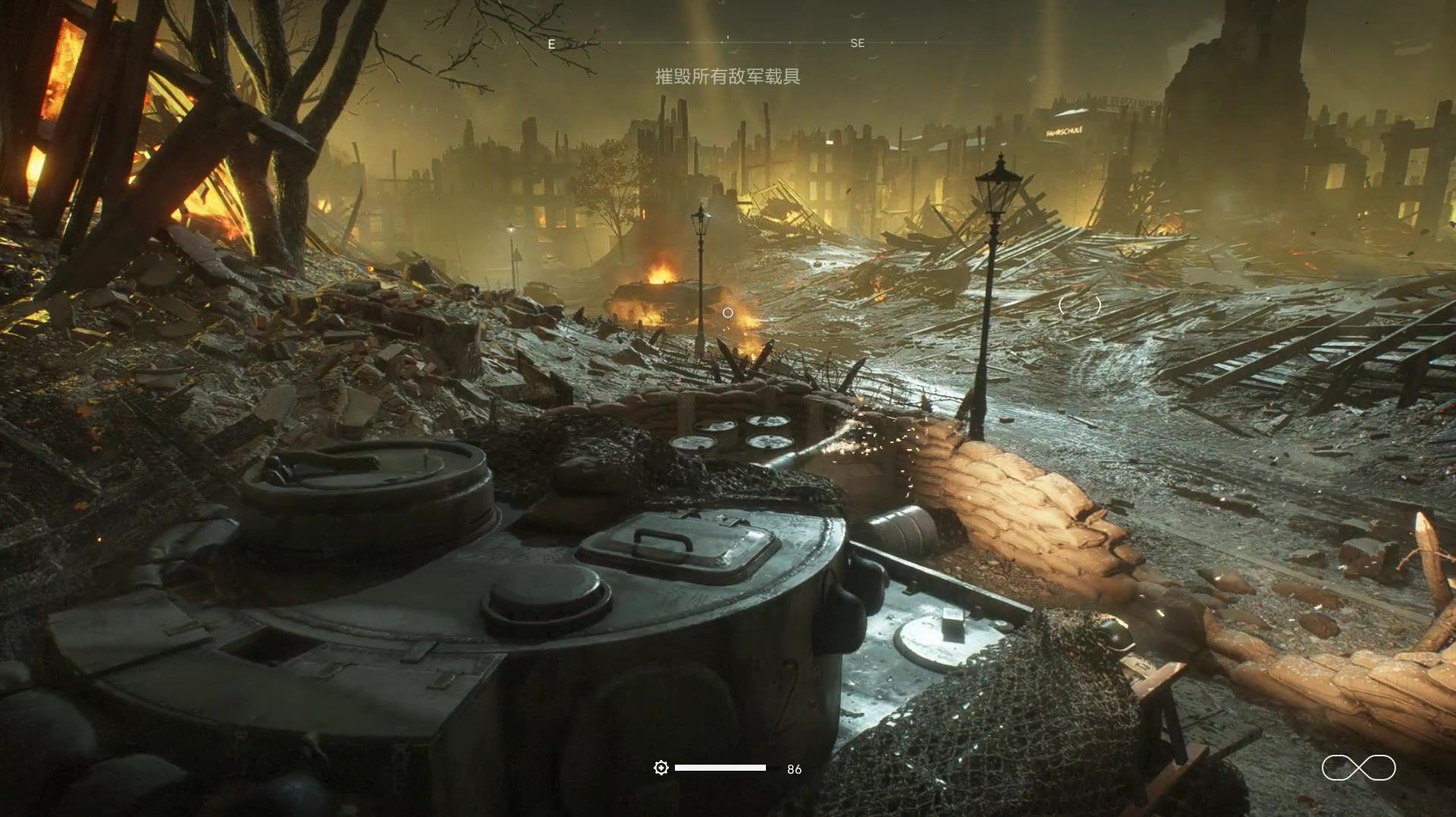This screenshot has height=817, width=1456.
Task: Select the objective text 摧毁所有敌军载具
Action: 727,77
